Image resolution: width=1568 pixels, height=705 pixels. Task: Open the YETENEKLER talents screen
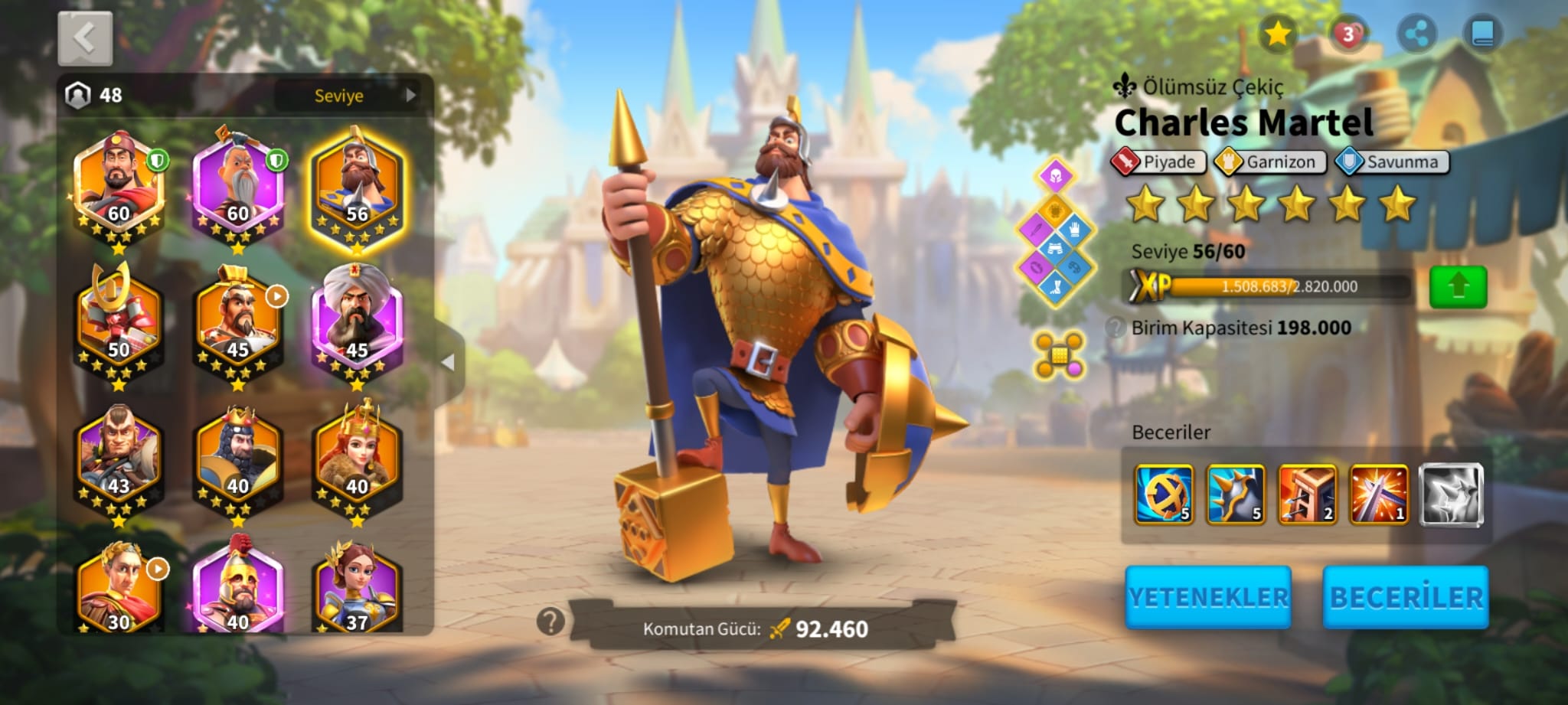[x=1208, y=598]
